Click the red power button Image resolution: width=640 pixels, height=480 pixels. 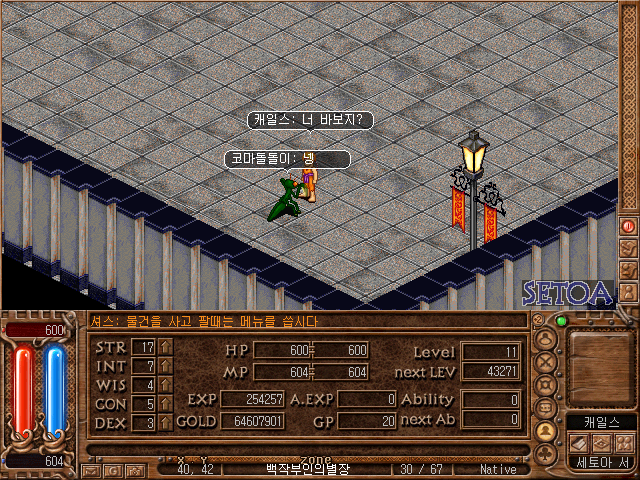click(629, 226)
